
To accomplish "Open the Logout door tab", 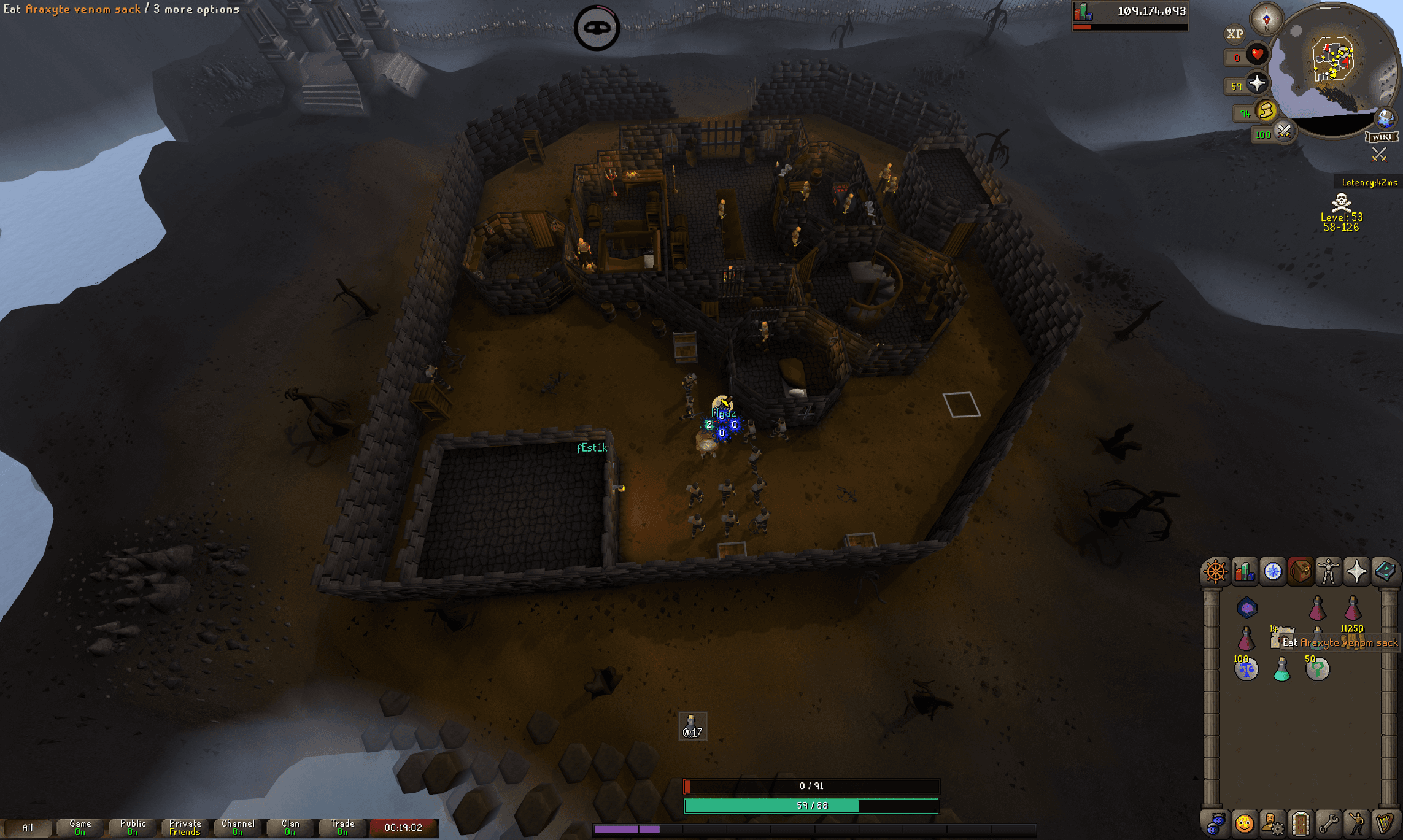I will click(1301, 823).
